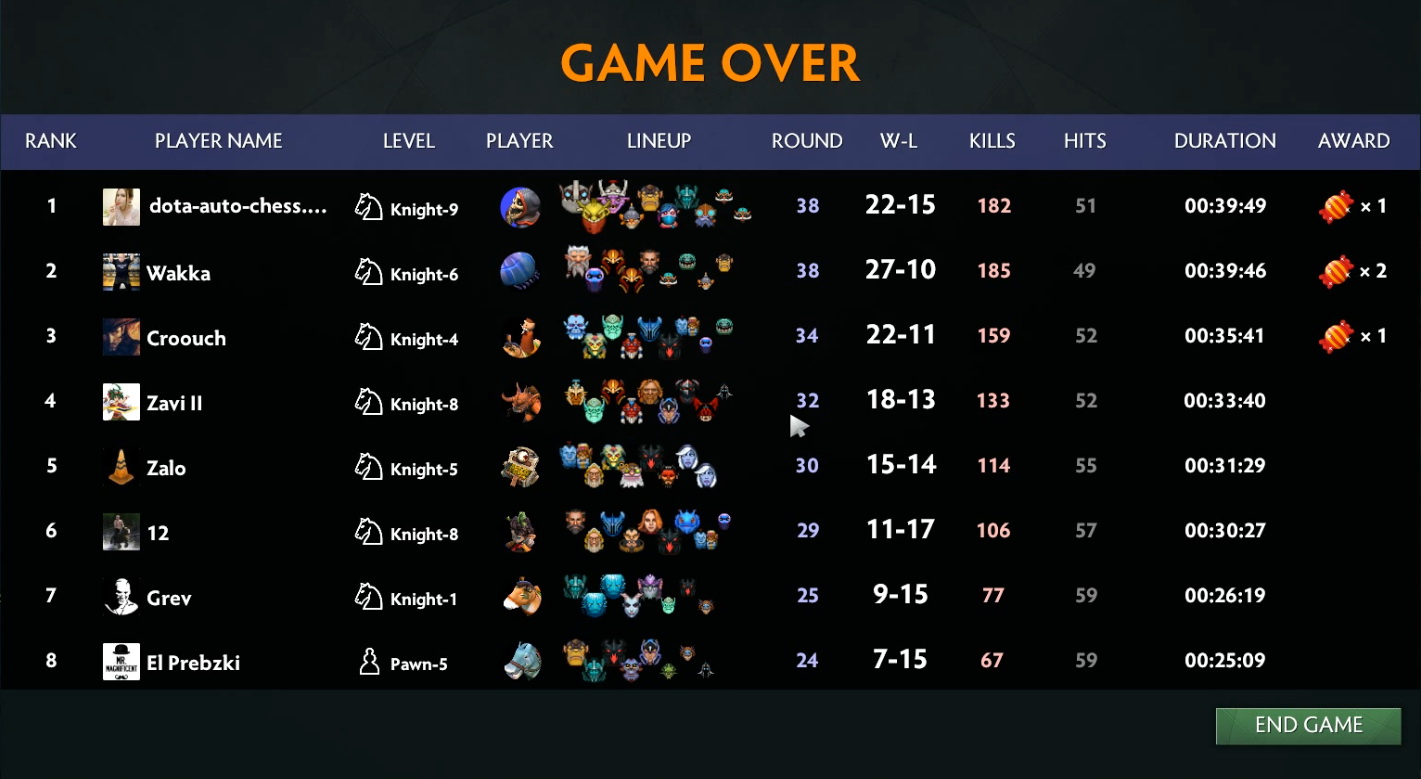The height and width of the screenshot is (779, 1421).
Task: Click Croouch's donkey courier icon
Action: [521, 336]
